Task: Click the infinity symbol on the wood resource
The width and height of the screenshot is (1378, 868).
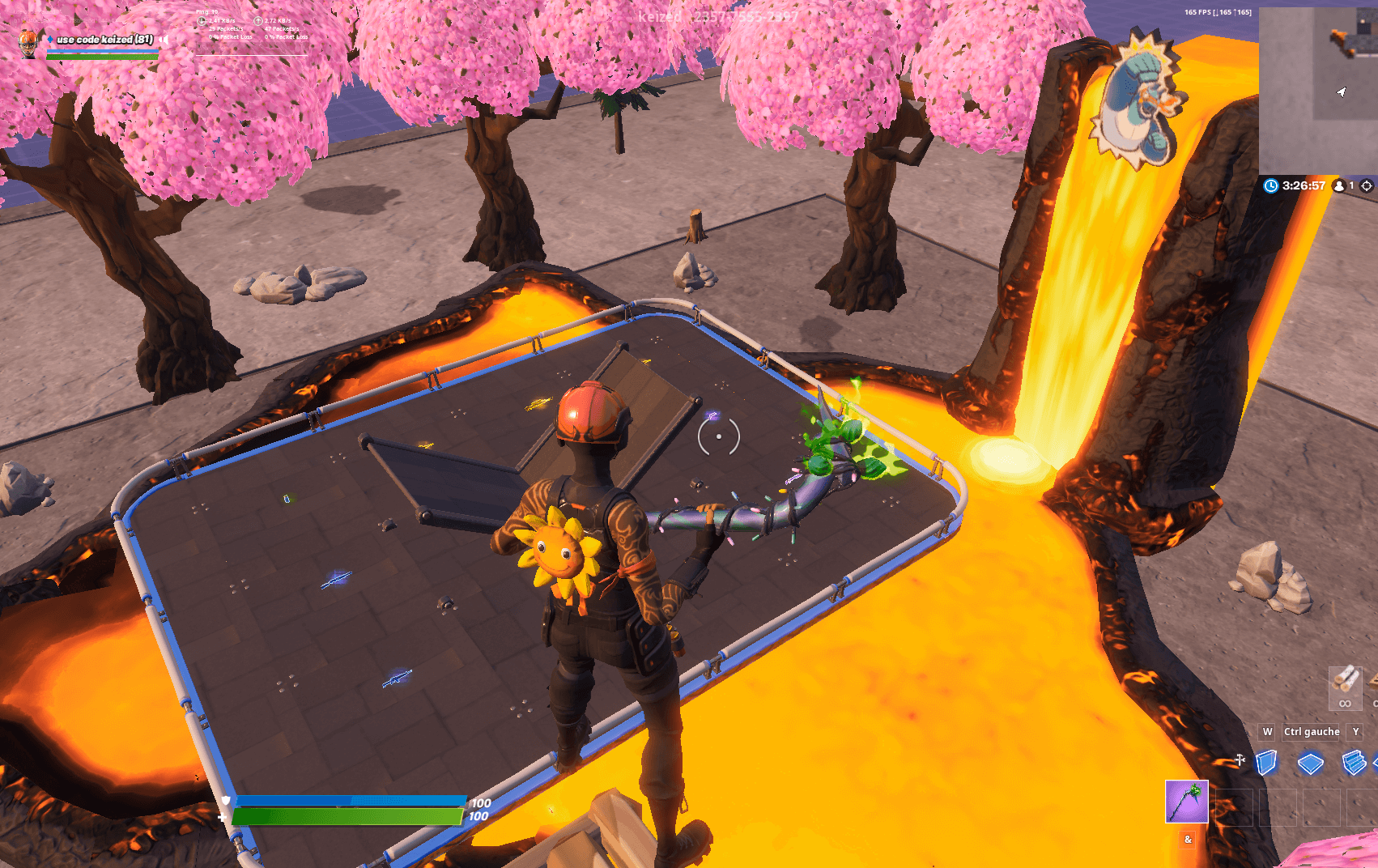Action: 1346,703
